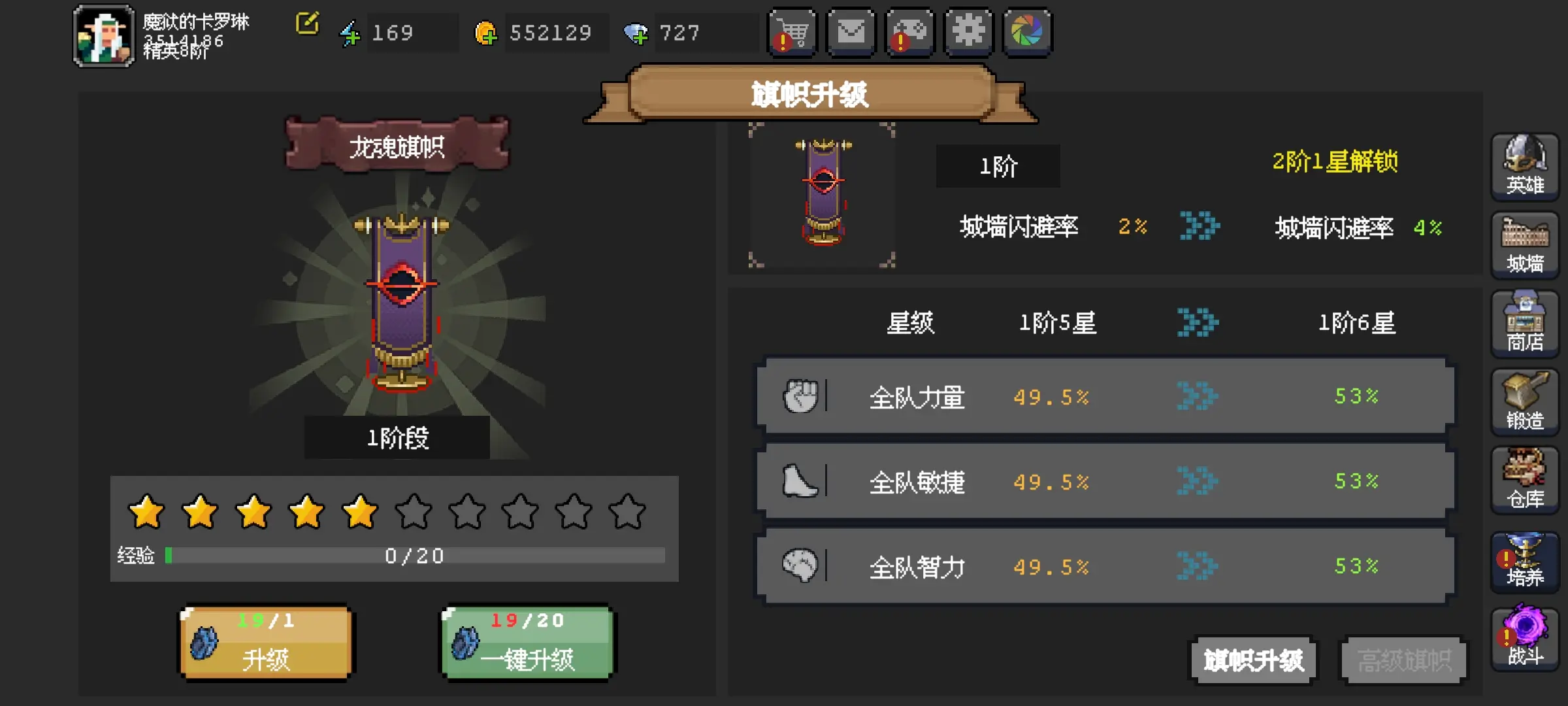1568x706 pixels.
Task: Click the player avatar portrait
Action: tap(105, 36)
